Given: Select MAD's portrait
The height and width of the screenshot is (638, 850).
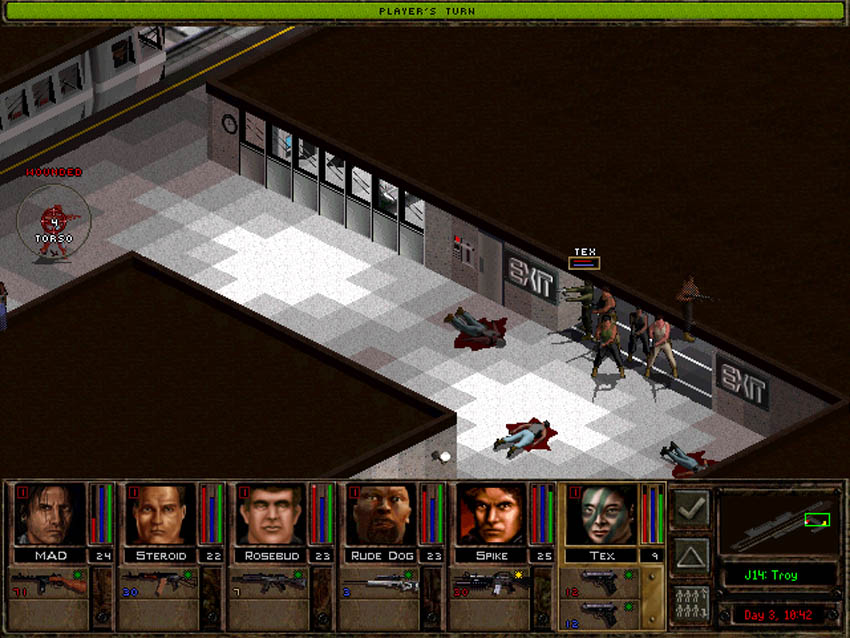Looking at the screenshot, I should (x=50, y=514).
